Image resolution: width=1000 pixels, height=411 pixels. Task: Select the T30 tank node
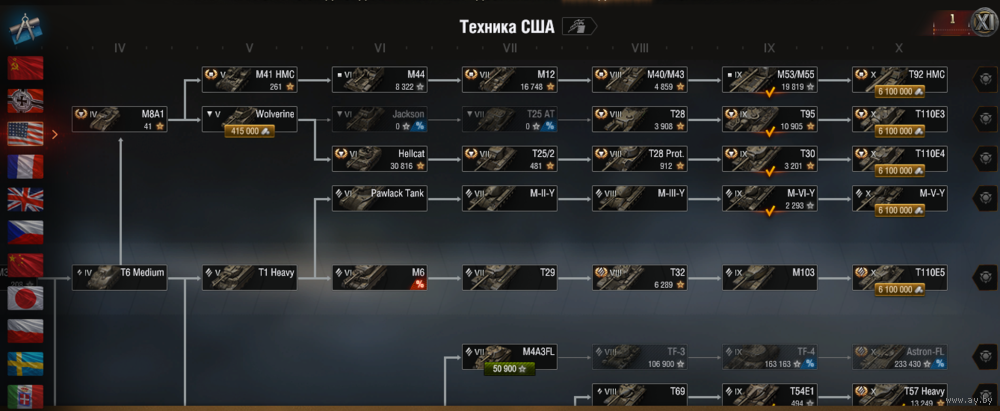pos(770,158)
